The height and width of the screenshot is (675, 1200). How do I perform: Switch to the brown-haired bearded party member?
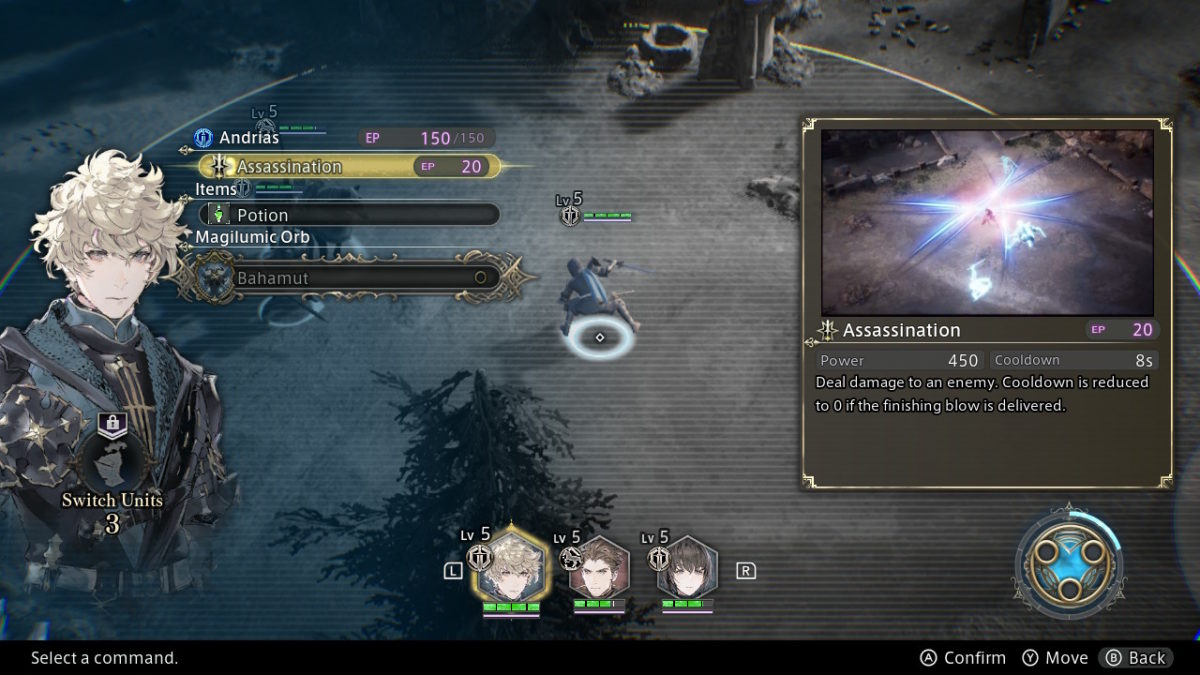[x=599, y=570]
